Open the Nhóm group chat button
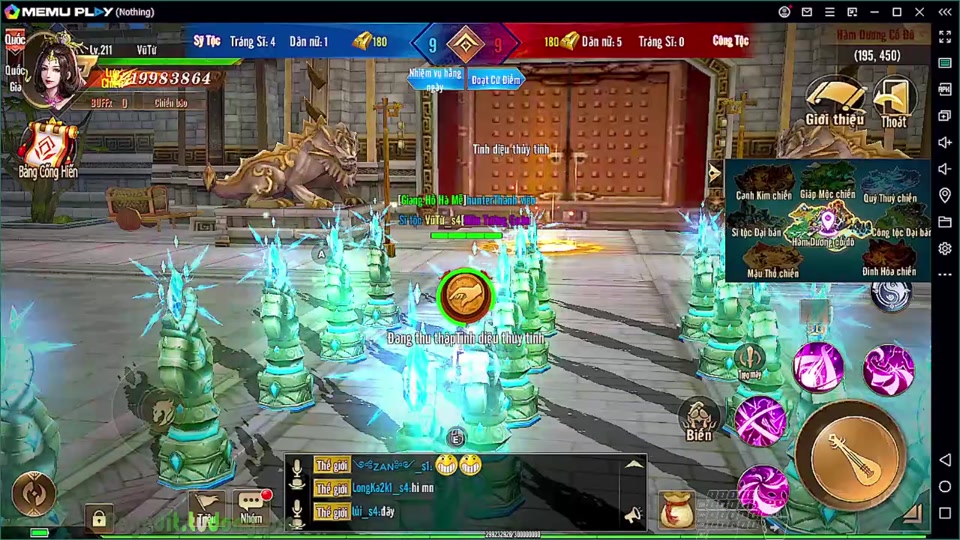960x540 pixels. pyautogui.click(x=252, y=507)
